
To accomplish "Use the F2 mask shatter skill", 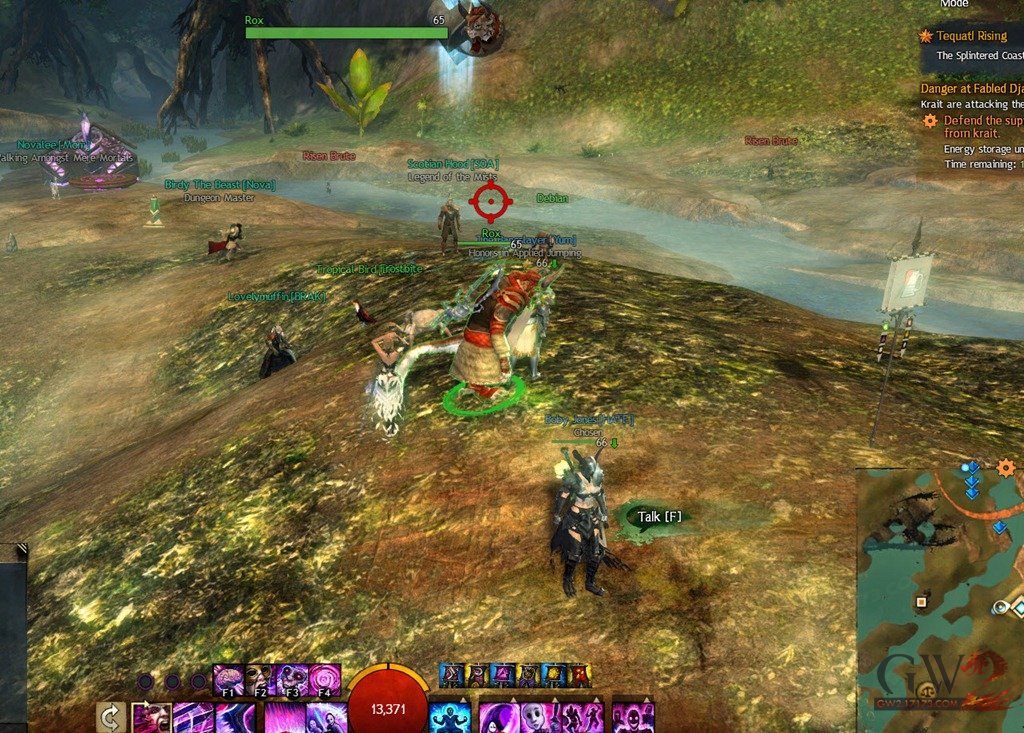I will coord(259,679).
